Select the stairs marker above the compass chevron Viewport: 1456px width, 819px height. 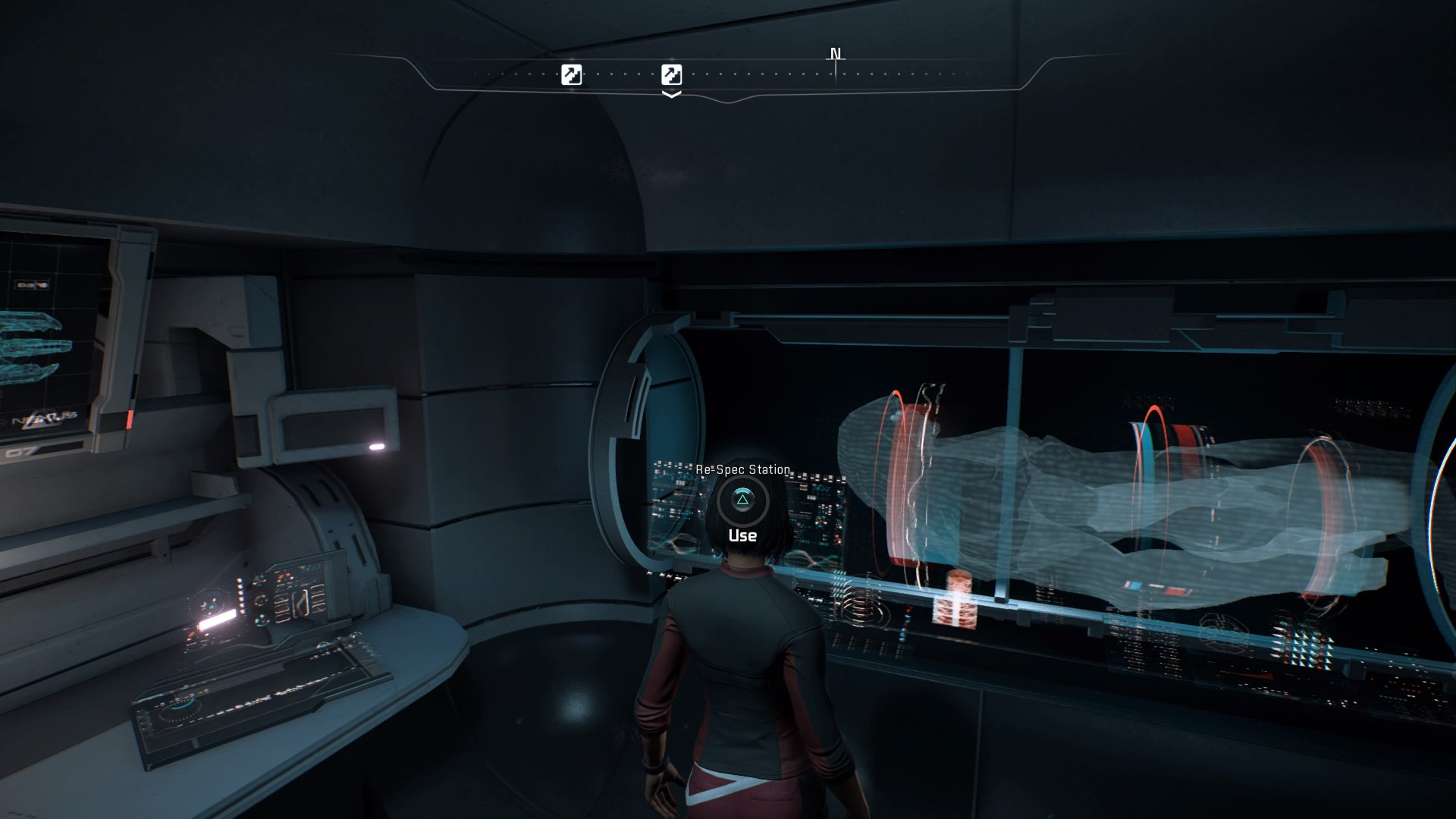point(671,74)
